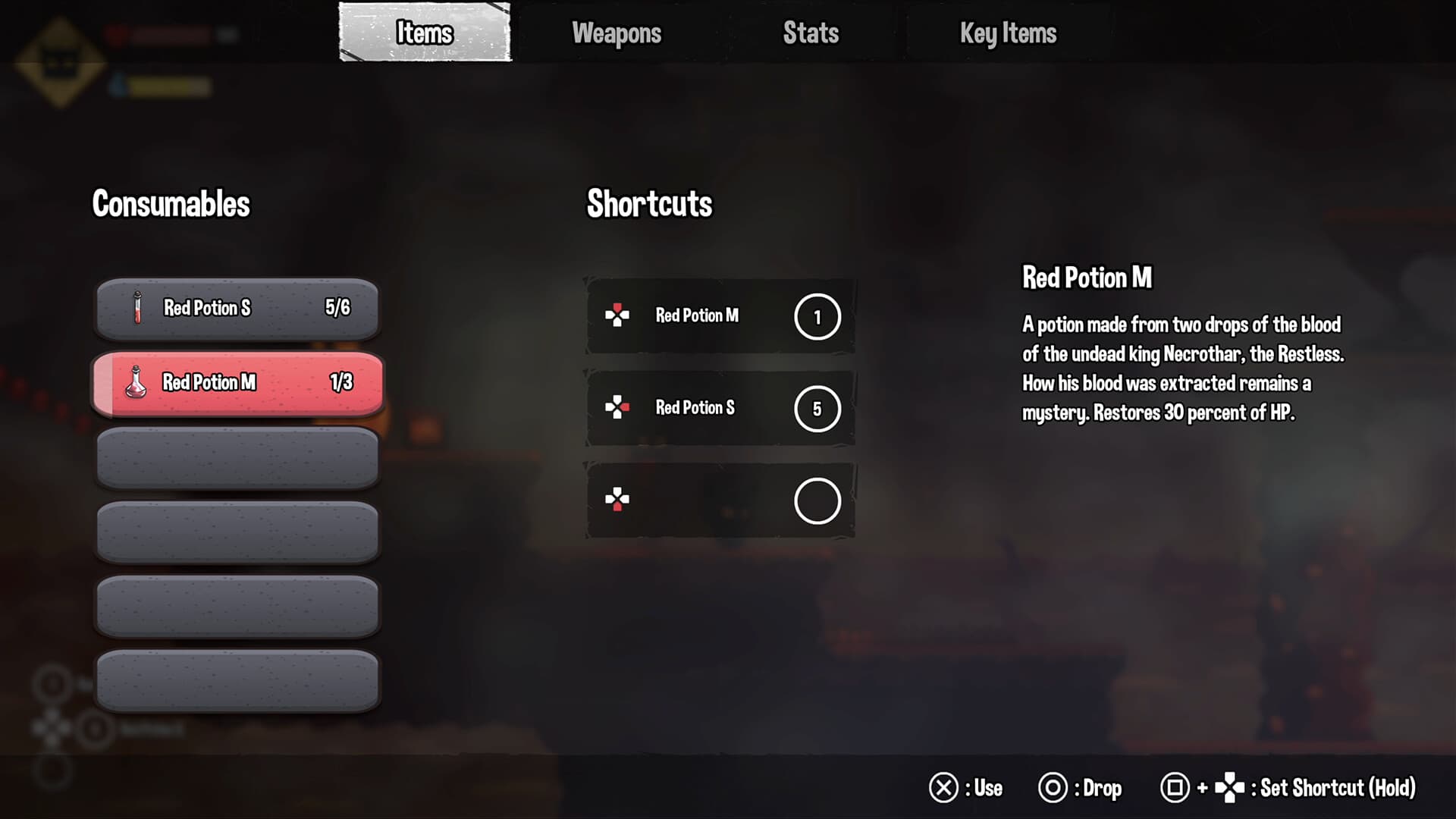The image size is (1456, 819).
Task: Click the Red Potion M flask icon
Action: coord(136,383)
